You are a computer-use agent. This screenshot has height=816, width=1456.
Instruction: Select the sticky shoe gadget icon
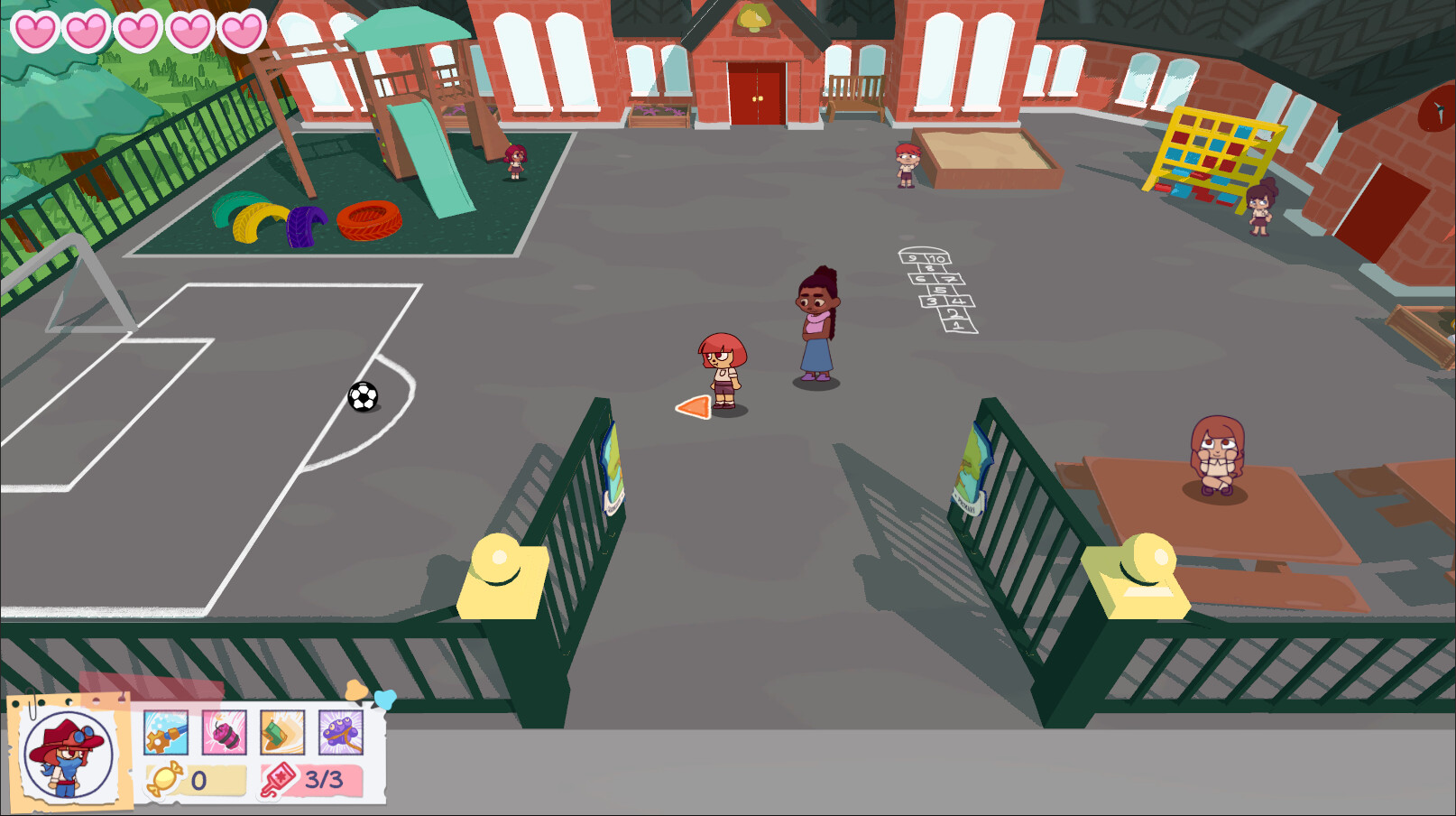pos(283,732)
